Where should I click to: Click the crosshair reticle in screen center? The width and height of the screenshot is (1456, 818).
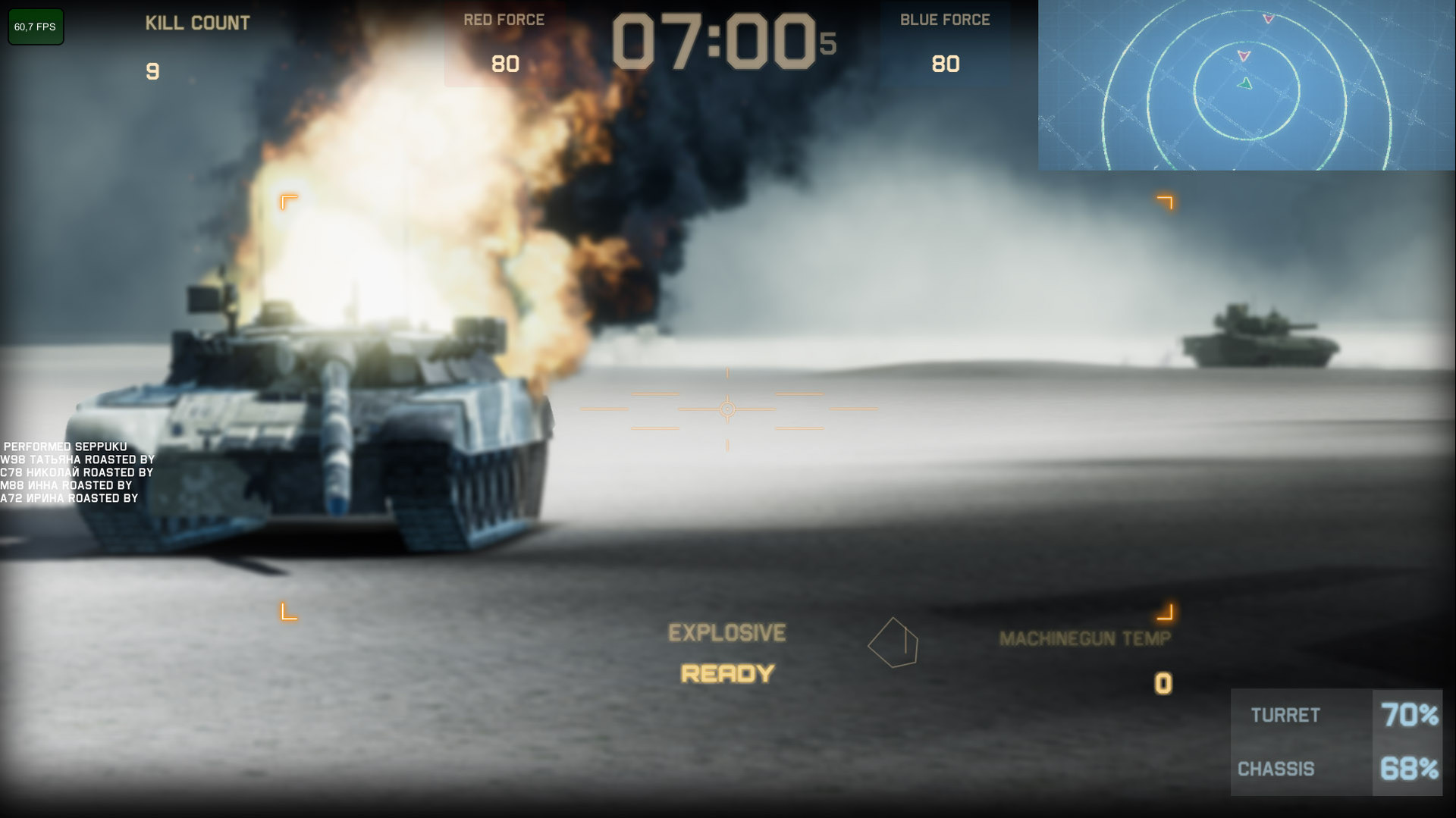point(727,409)
